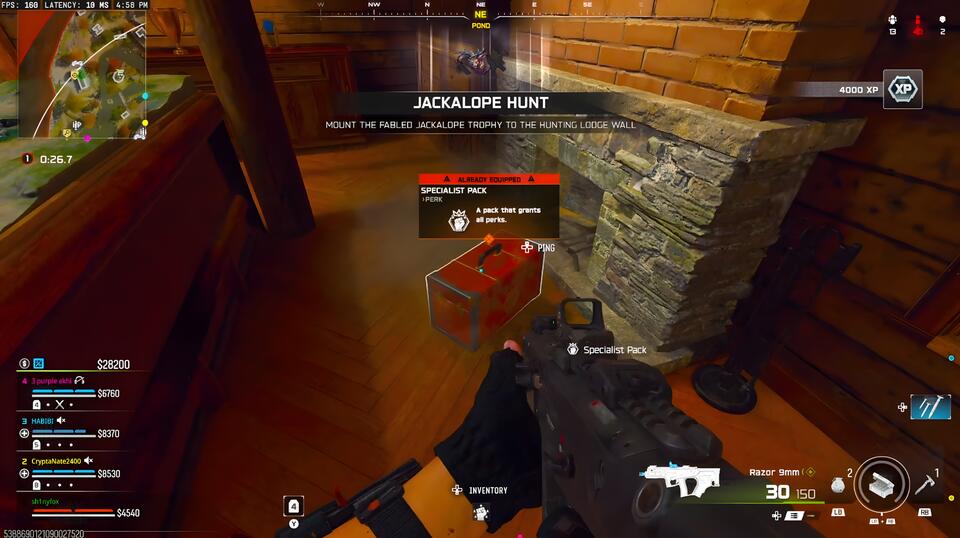Choose the grenade equipment slot
960x538 pixels.
pyautogui.click(x=838, y=484)
